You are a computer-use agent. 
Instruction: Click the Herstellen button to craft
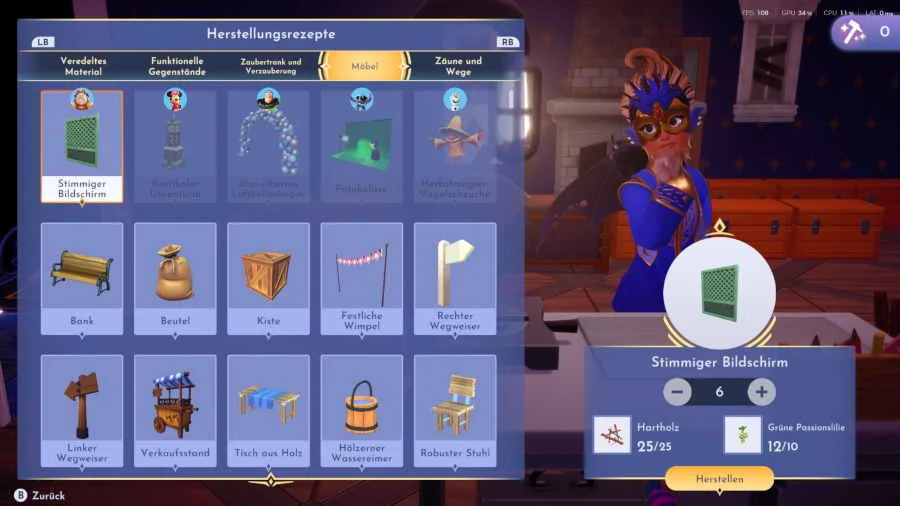click(x=719, y=479)
